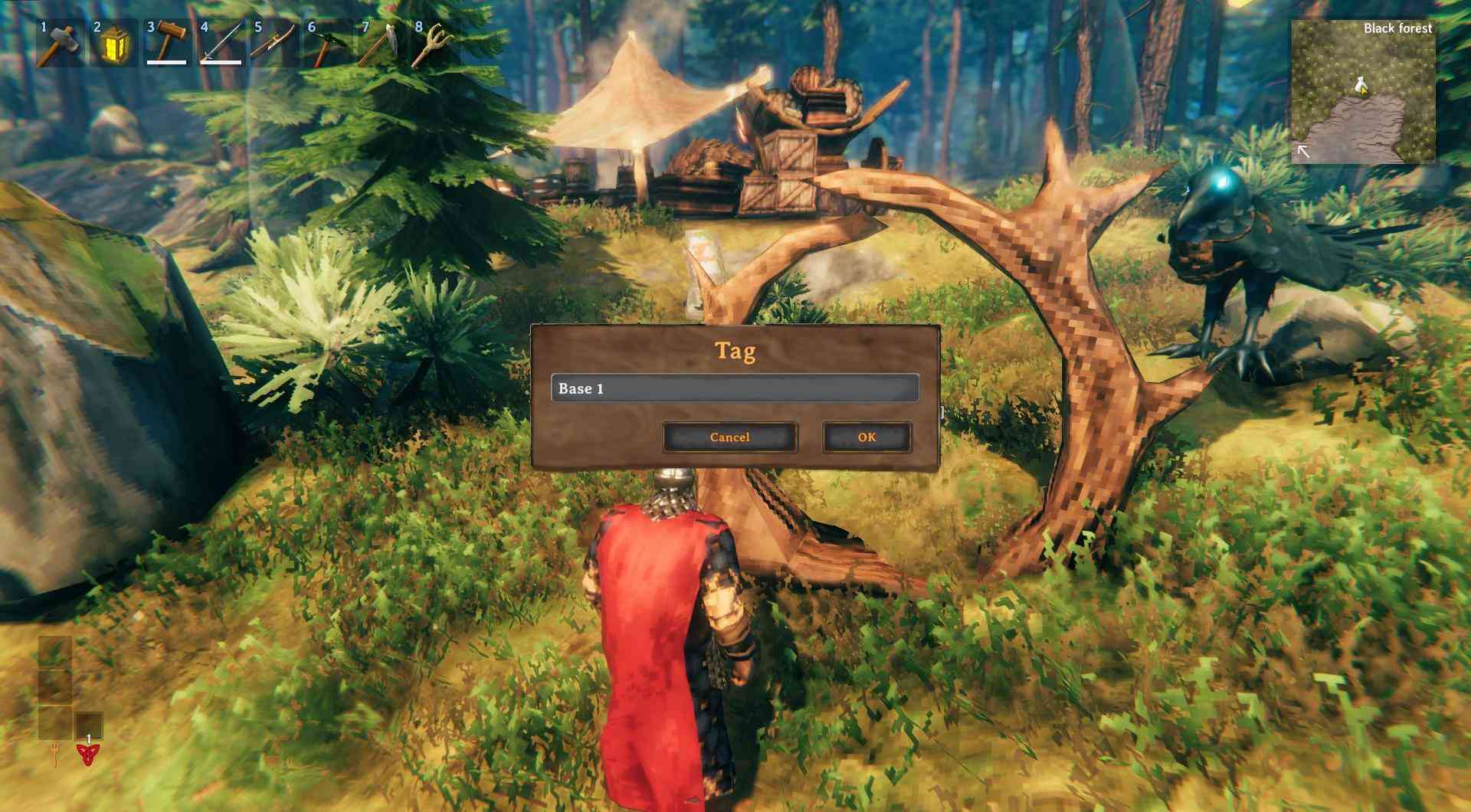Click the occupied food slot showing quantity 1
The height and width of the screenshot is (812, 1471).
(88, 725)
